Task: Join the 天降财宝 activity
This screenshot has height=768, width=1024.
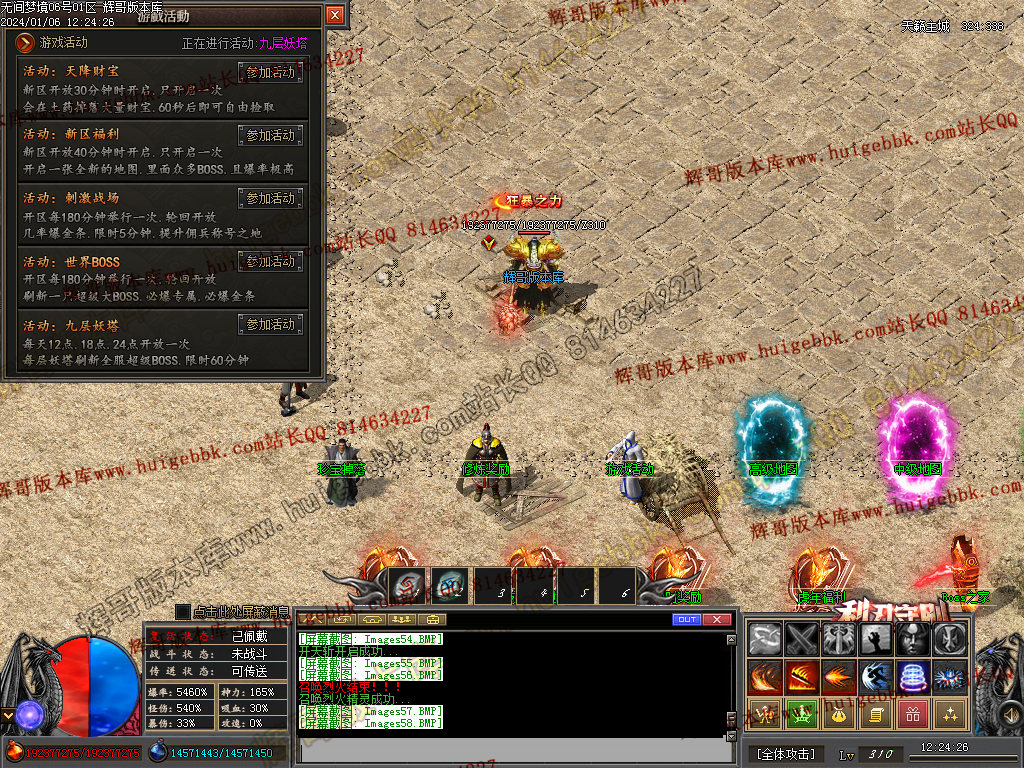Action: (x=270, y=72)
